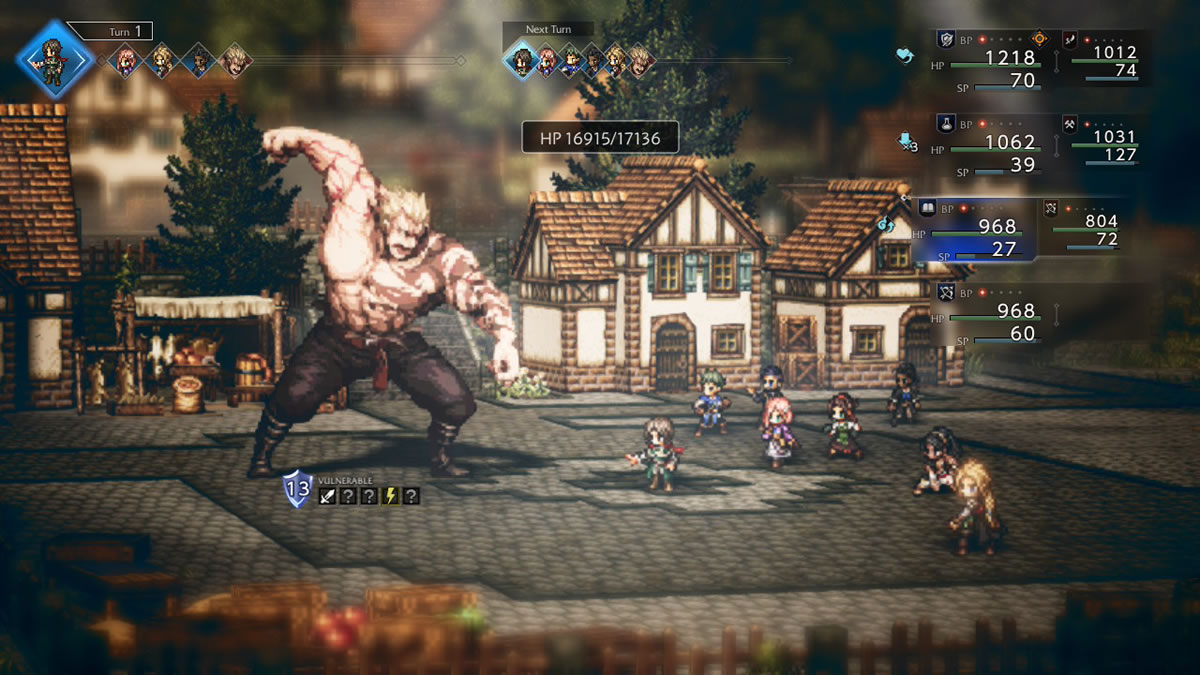Click the first portrait under Next Turn

click(520, 61)
